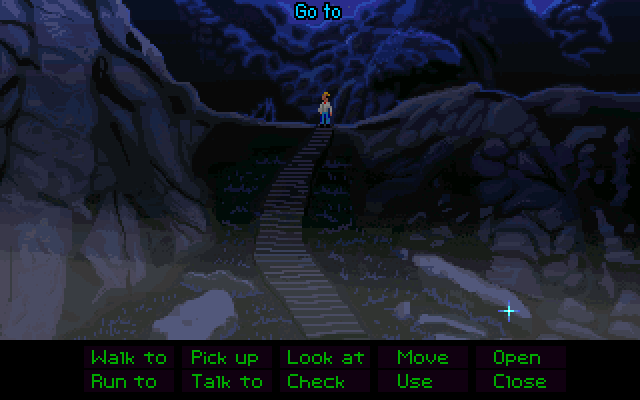The width and height of the screenshot is (640, 400).
Task: Activate the Pick up verb
Action: tap(224, 357)
